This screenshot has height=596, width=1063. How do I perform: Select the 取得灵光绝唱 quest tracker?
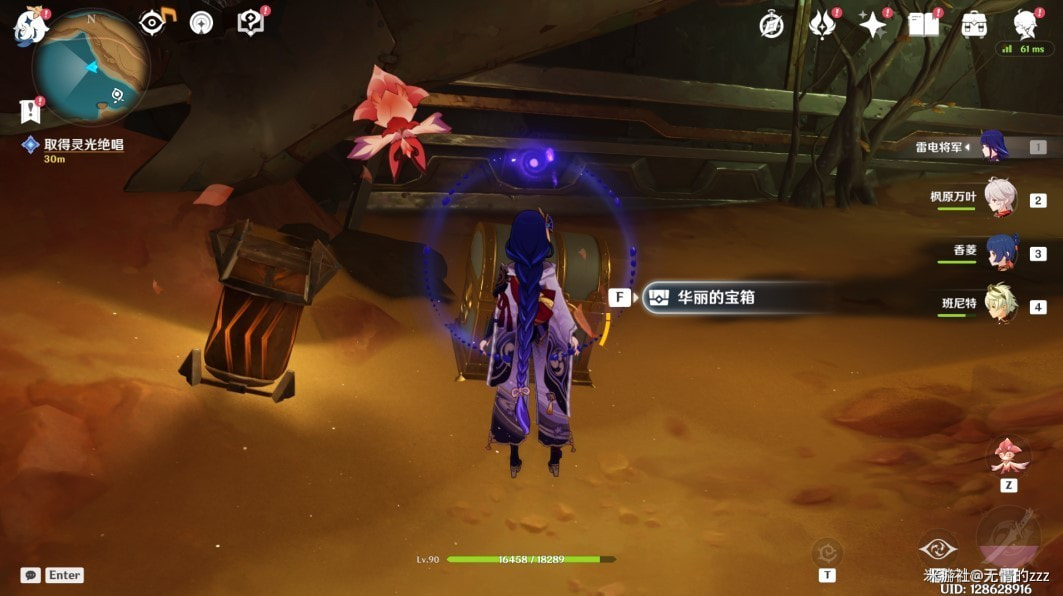(82, 145)
